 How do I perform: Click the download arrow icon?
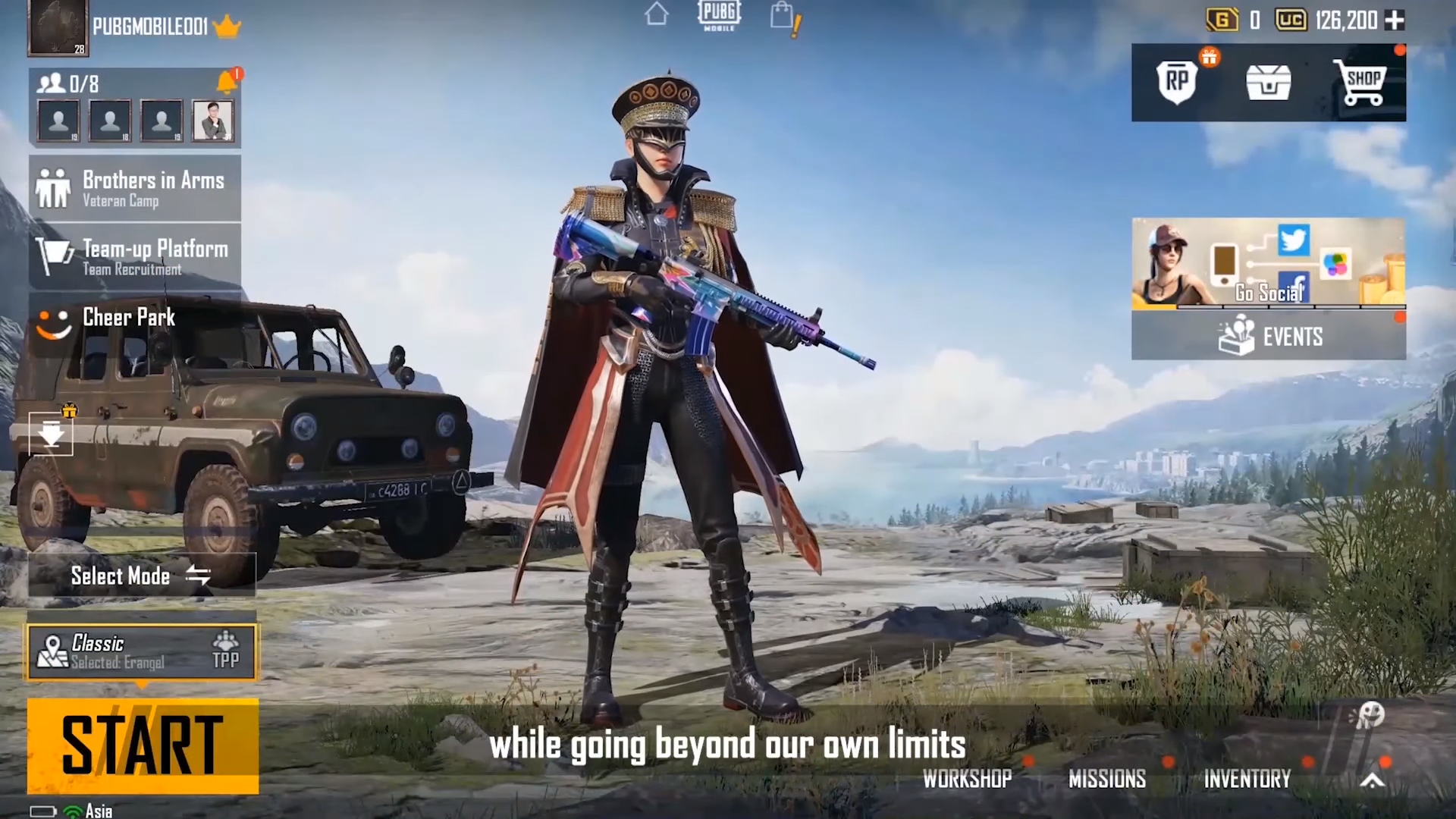51,435
